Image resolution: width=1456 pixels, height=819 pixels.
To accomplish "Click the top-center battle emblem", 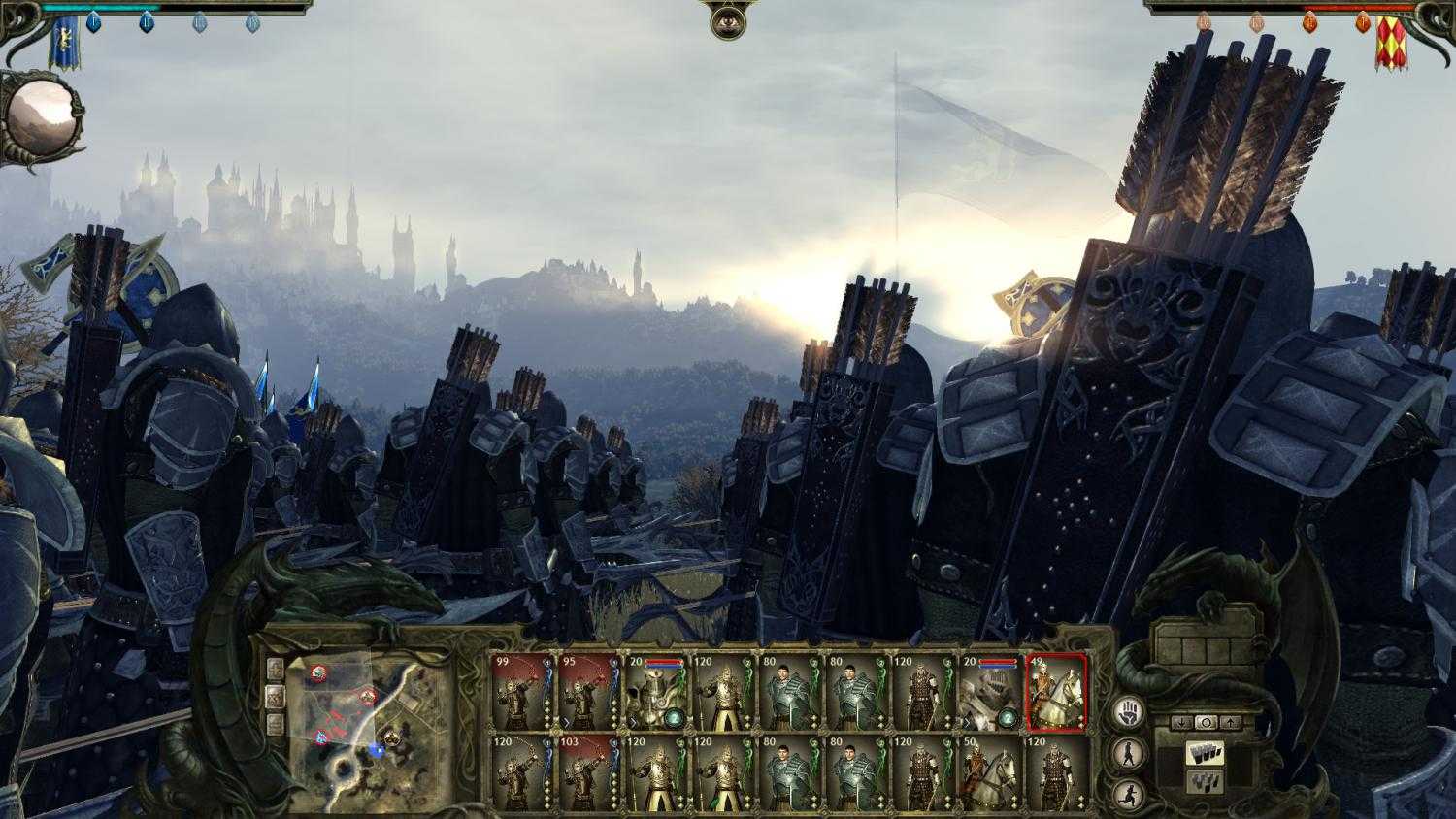I will tap(726, 21).
